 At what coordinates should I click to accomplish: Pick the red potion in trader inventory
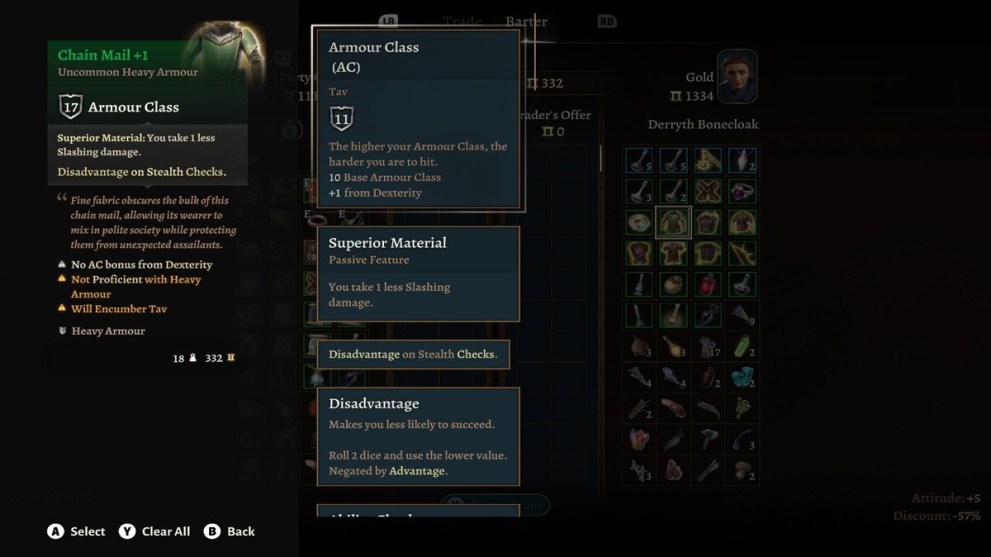(x=708, y=284)
